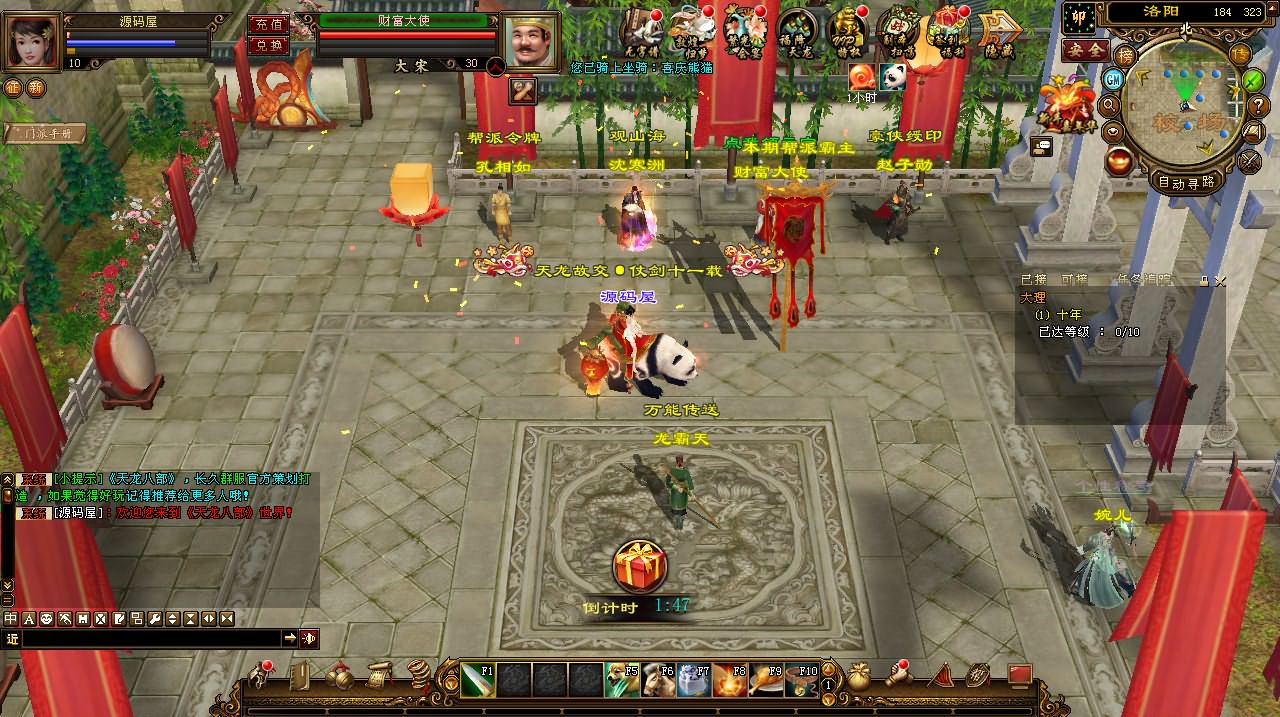Open the 兑换 exchange button
This screenshot has height=717, width=1280.
[267, 45]
